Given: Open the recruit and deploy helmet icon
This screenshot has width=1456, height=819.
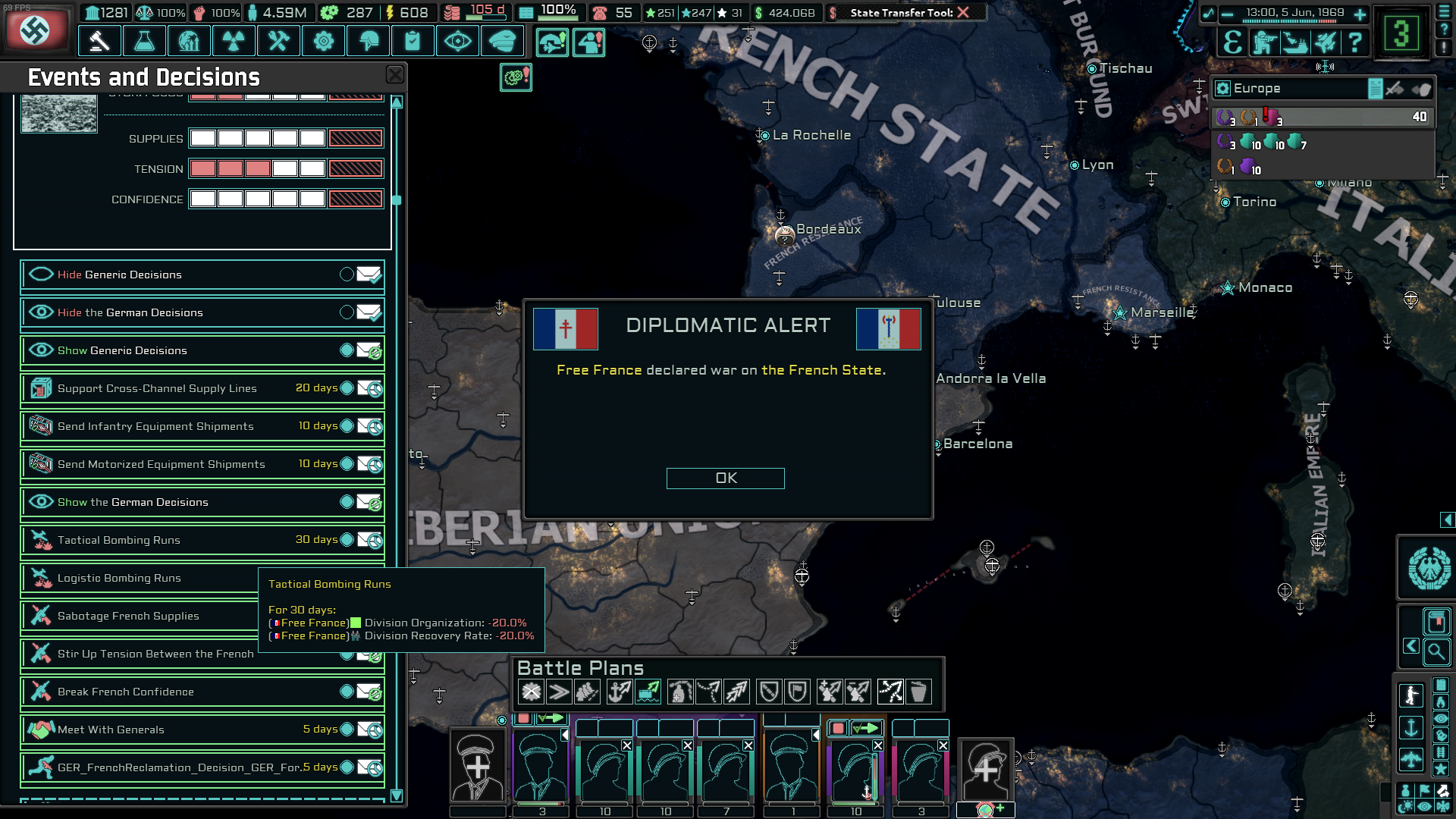Looking at the screenshot, I should pyautogui.click(x=369, y=41).
